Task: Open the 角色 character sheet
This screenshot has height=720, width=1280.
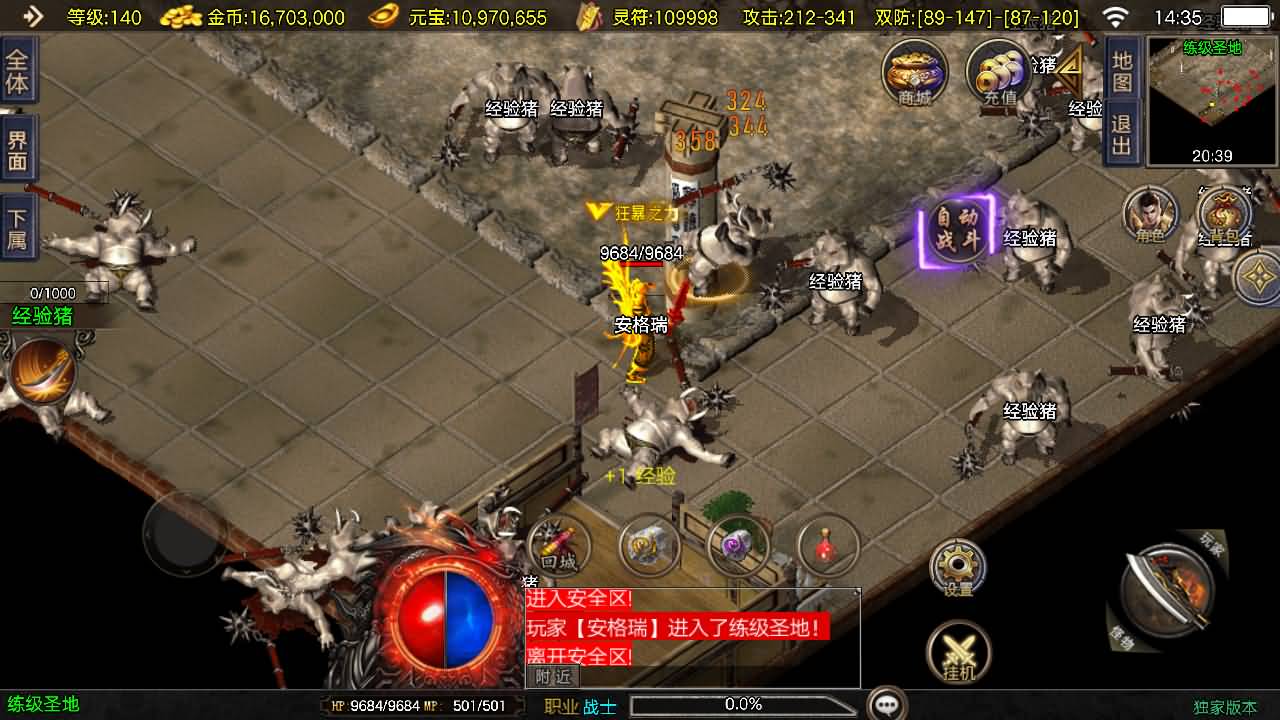Action: (x=1150, y=213)
